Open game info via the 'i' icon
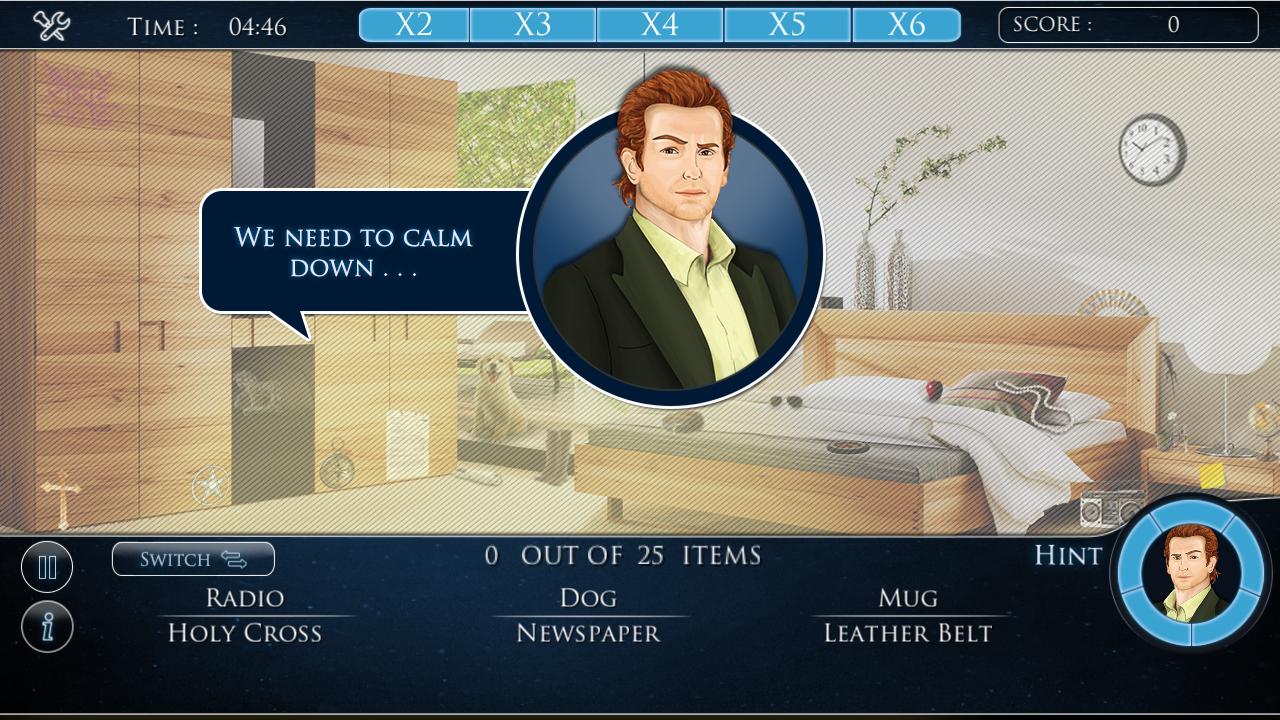 47,627
